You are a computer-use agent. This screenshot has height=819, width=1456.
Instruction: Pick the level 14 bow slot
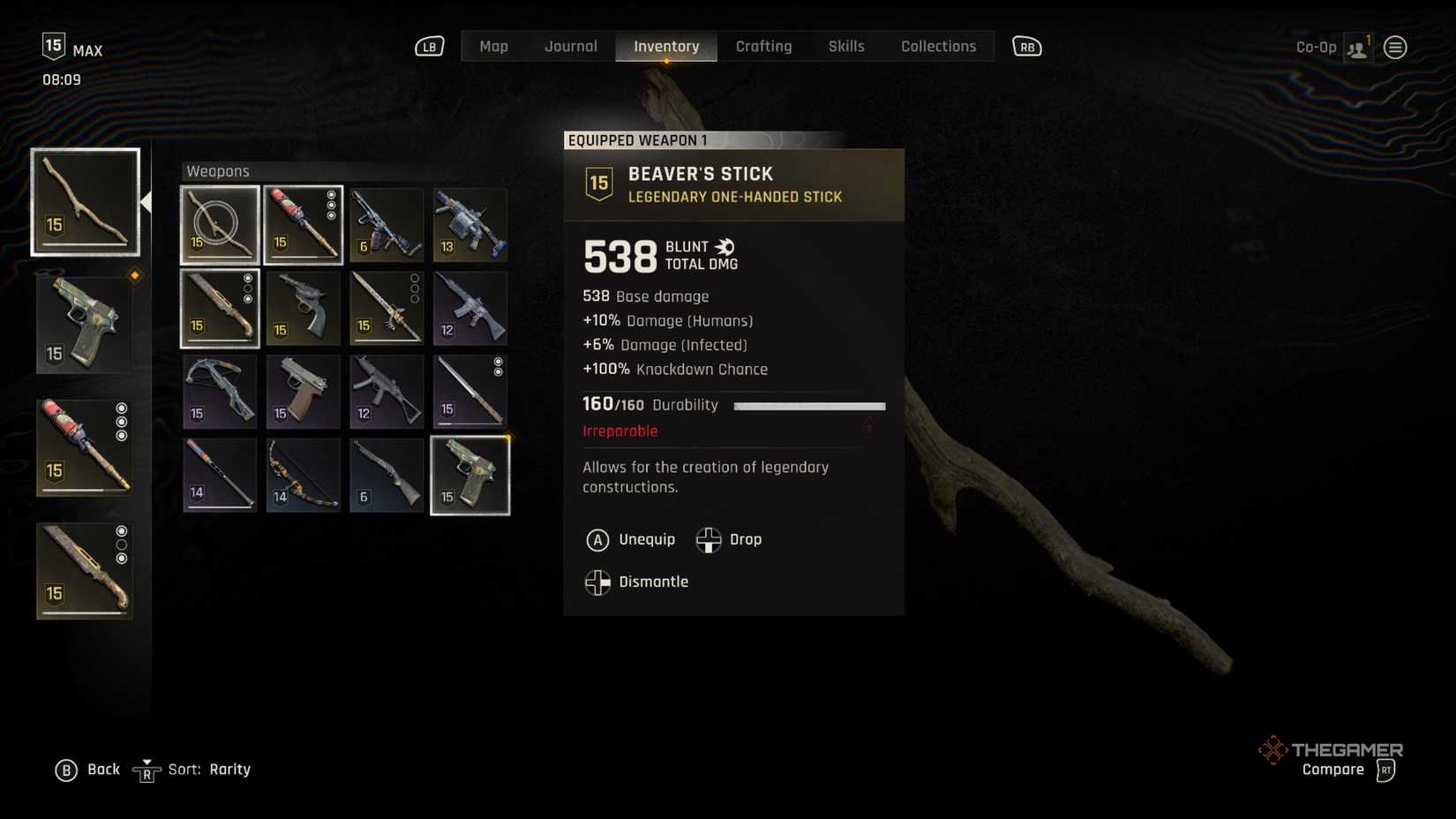pos(303,476)
